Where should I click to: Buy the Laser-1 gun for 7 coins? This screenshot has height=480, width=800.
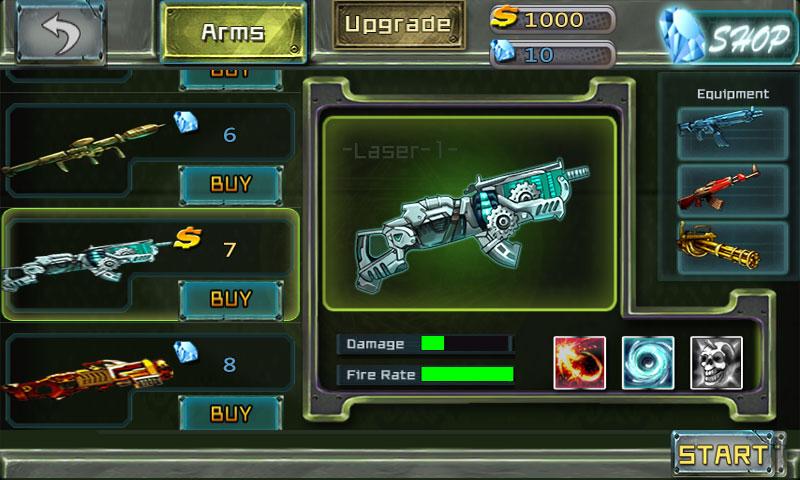[x=230, y=298]
